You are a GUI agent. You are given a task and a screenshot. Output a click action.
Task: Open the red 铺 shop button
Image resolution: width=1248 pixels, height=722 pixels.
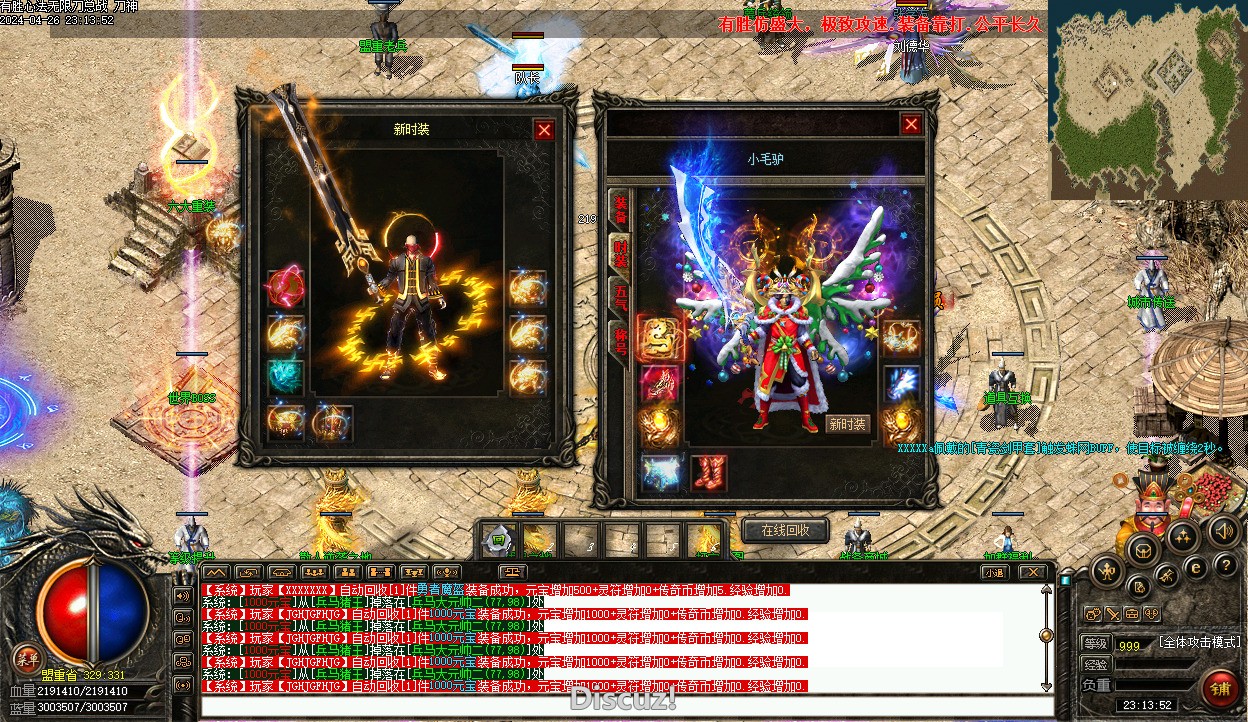pyautogui.click(x=1220, y=688)
